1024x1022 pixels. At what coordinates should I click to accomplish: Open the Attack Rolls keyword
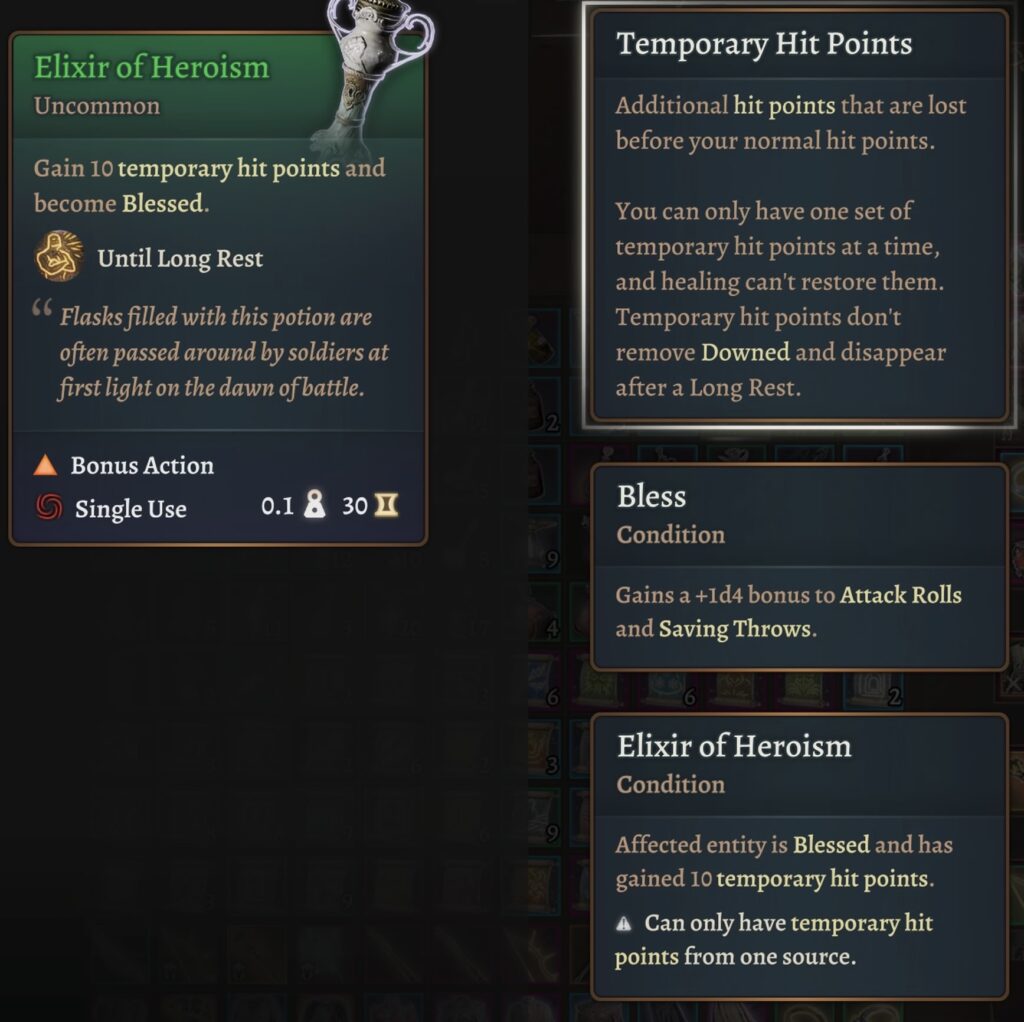tap(900, 595)
